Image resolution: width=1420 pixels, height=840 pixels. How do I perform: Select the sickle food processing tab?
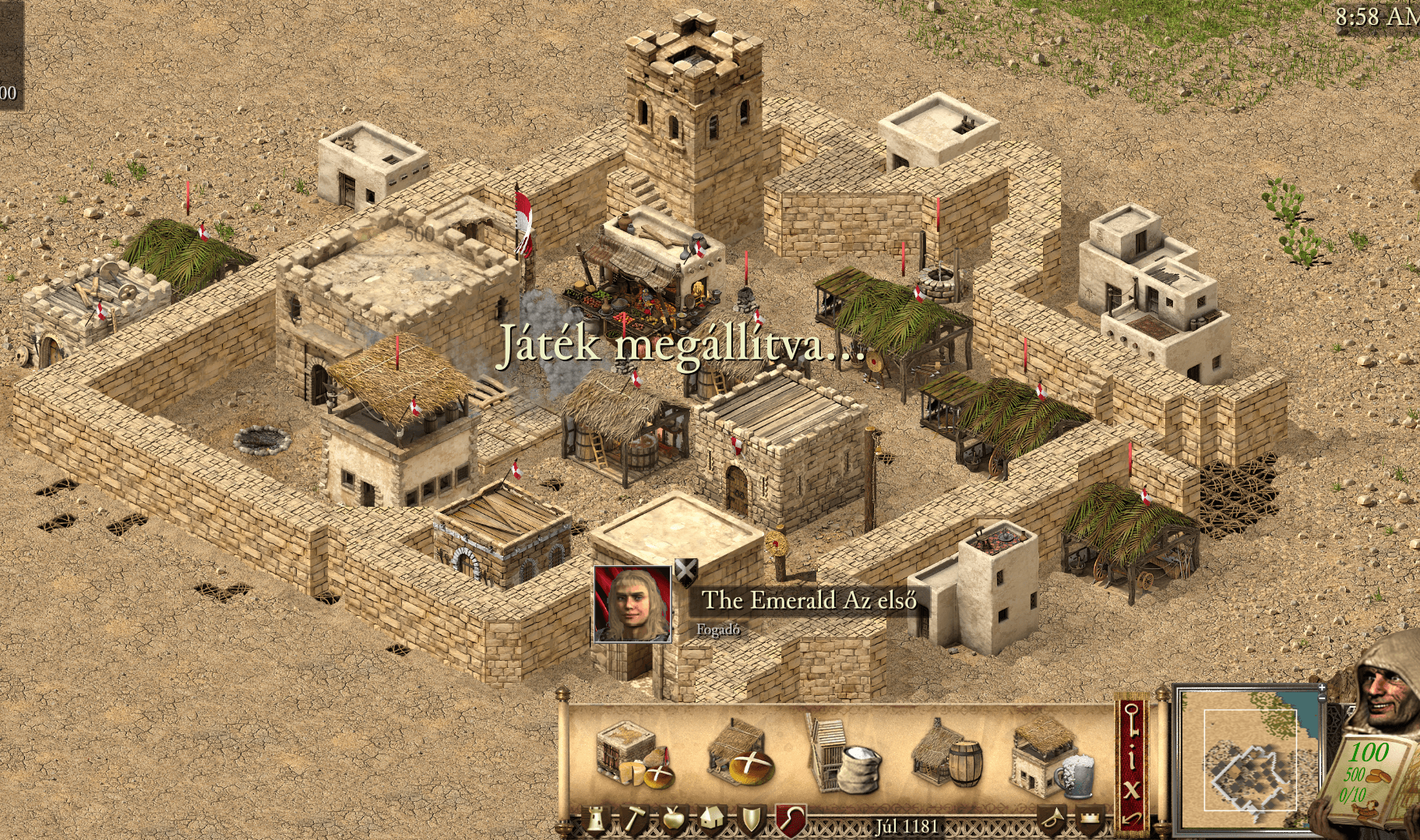[x=791, y=821]
